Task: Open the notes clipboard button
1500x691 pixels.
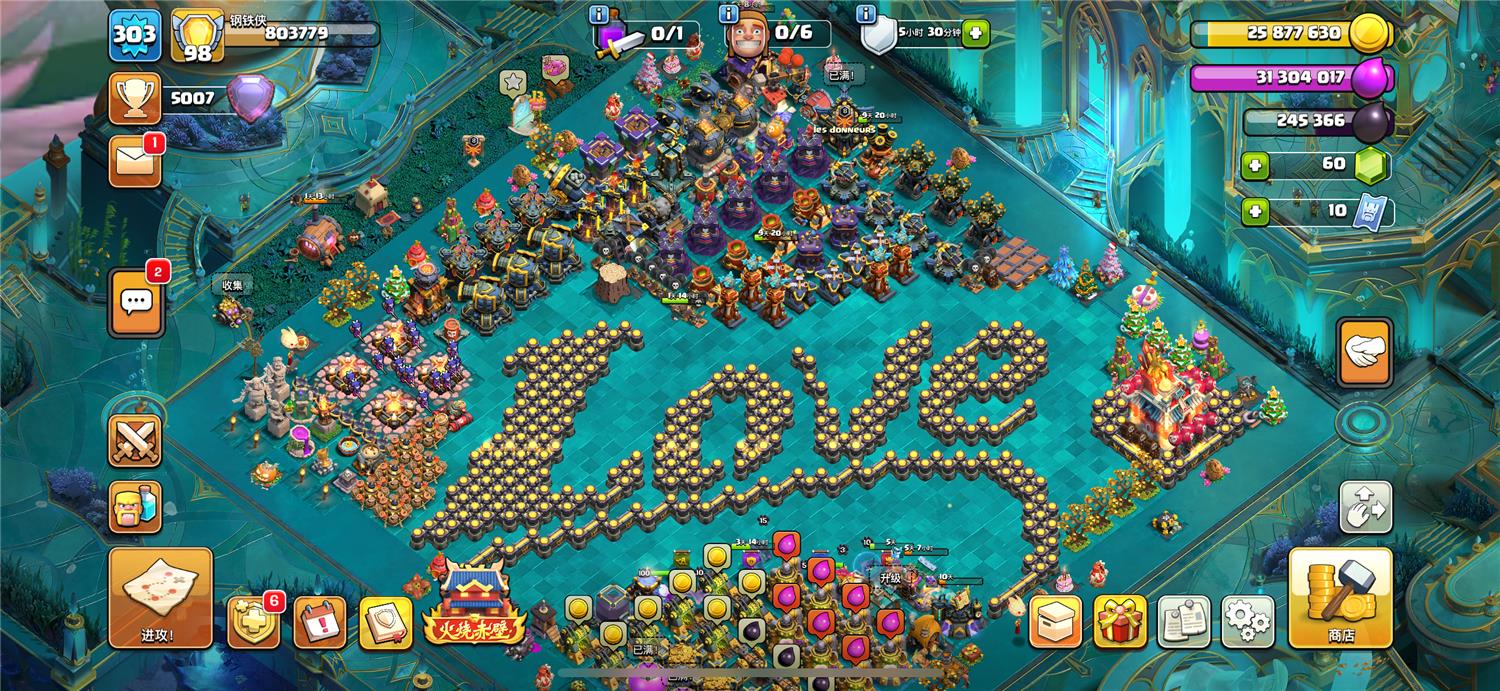Action: [1183, 621]
